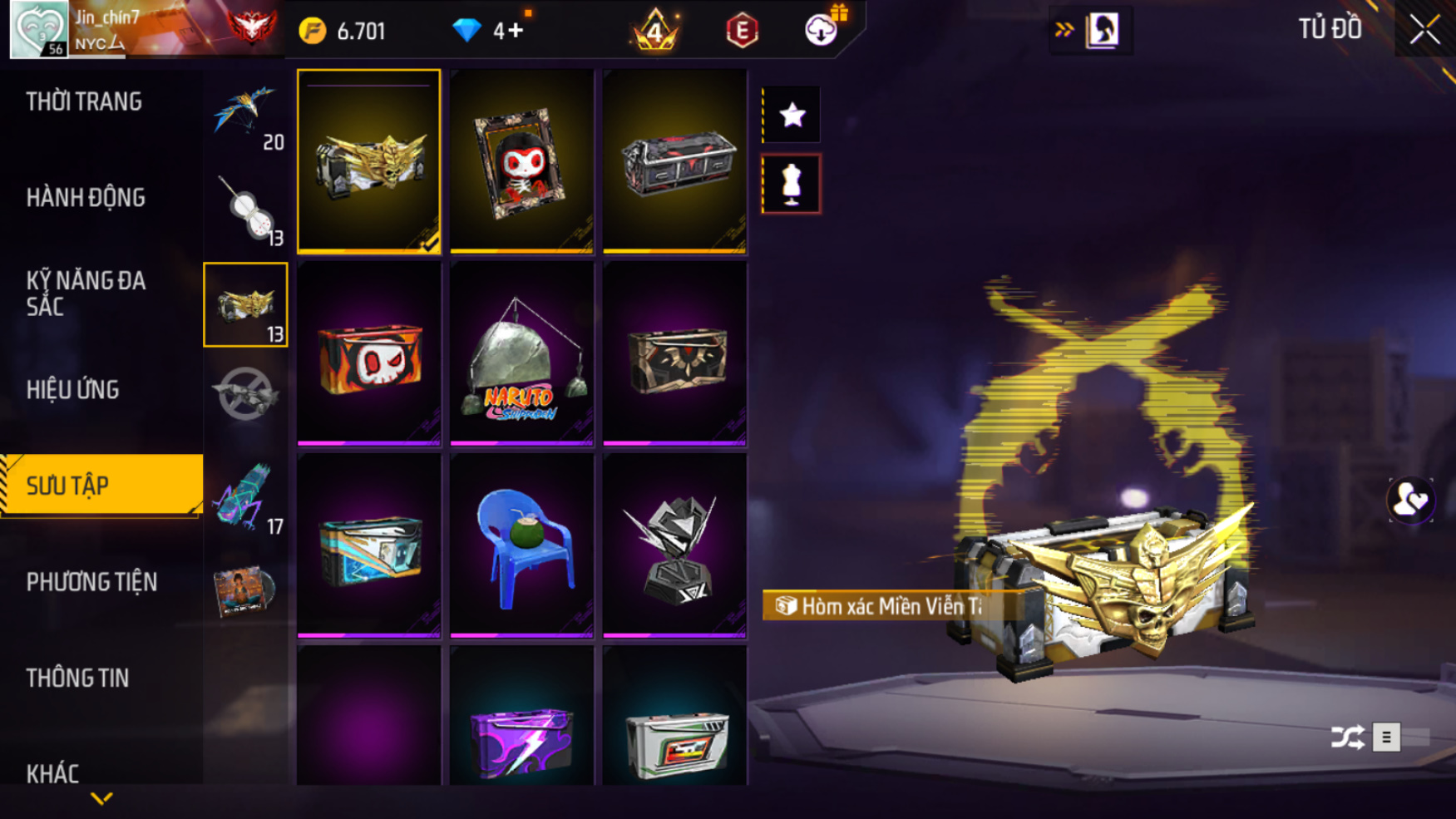
Task: Click the shuffle arrows icon
Action: [1347, 737]
